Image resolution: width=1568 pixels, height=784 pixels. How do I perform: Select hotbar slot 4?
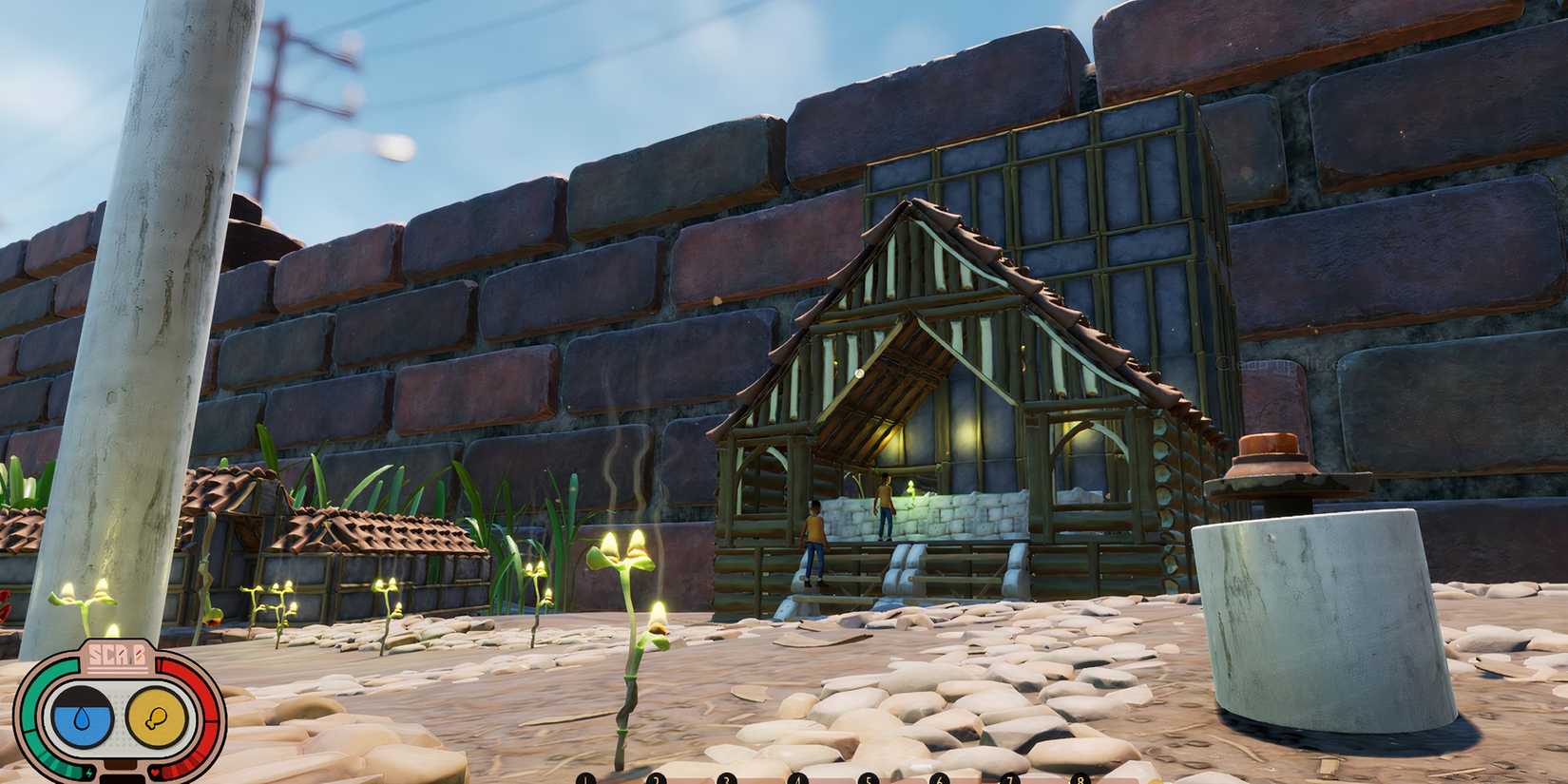point(796,779)
